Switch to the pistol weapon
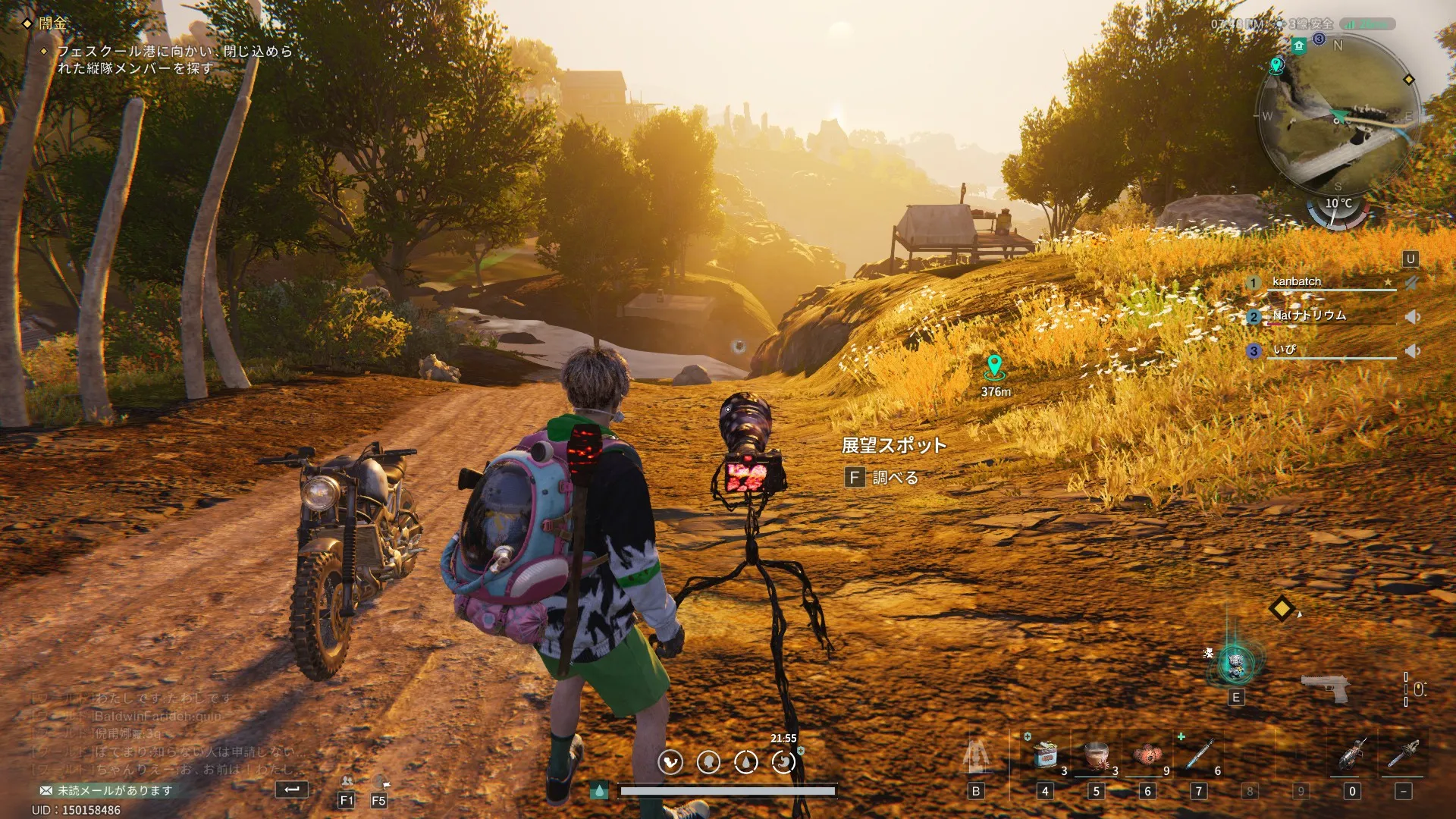The image size is (1456, 819). coord(1324,687)
